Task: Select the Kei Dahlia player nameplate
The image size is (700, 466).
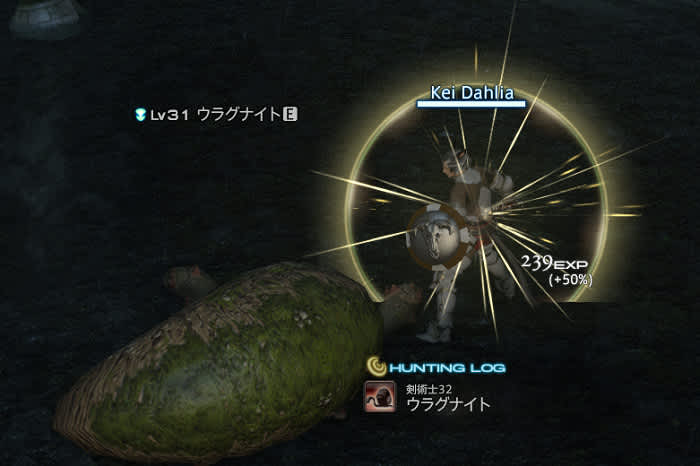Action: tap(472, 93)
